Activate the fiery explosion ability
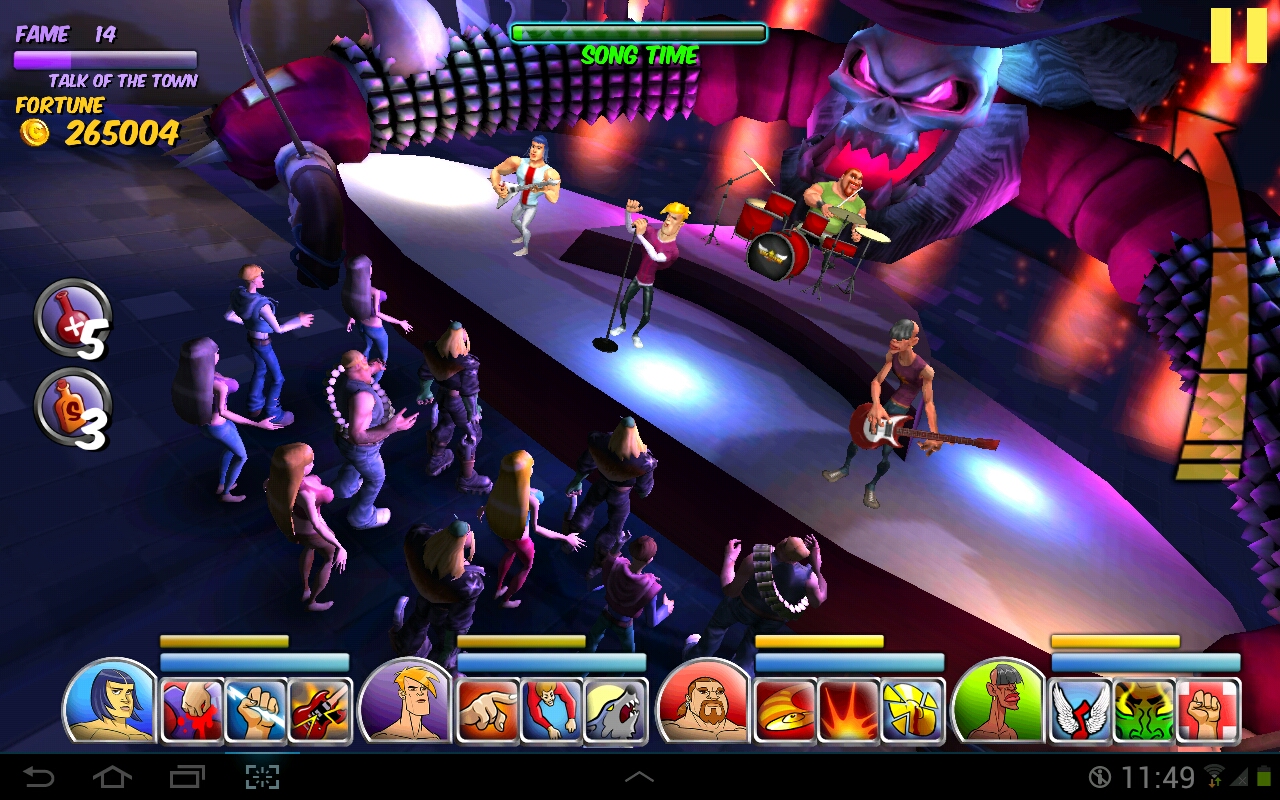This screenshot has height=800, width=1280. click(x=849, y=711)
